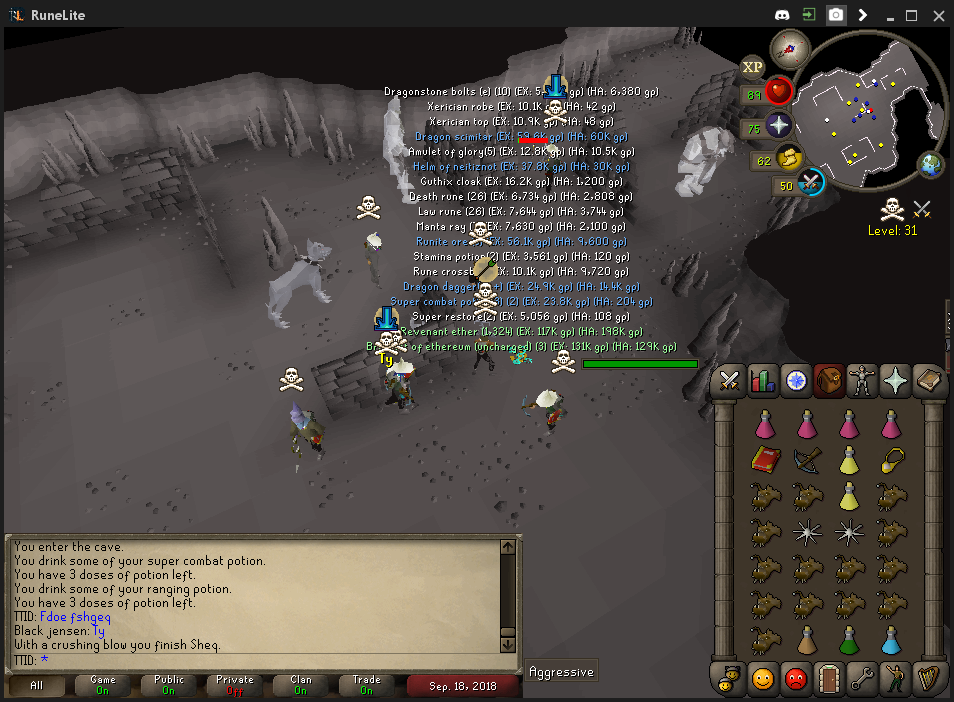Select the red book in inventory

(765, 460)
